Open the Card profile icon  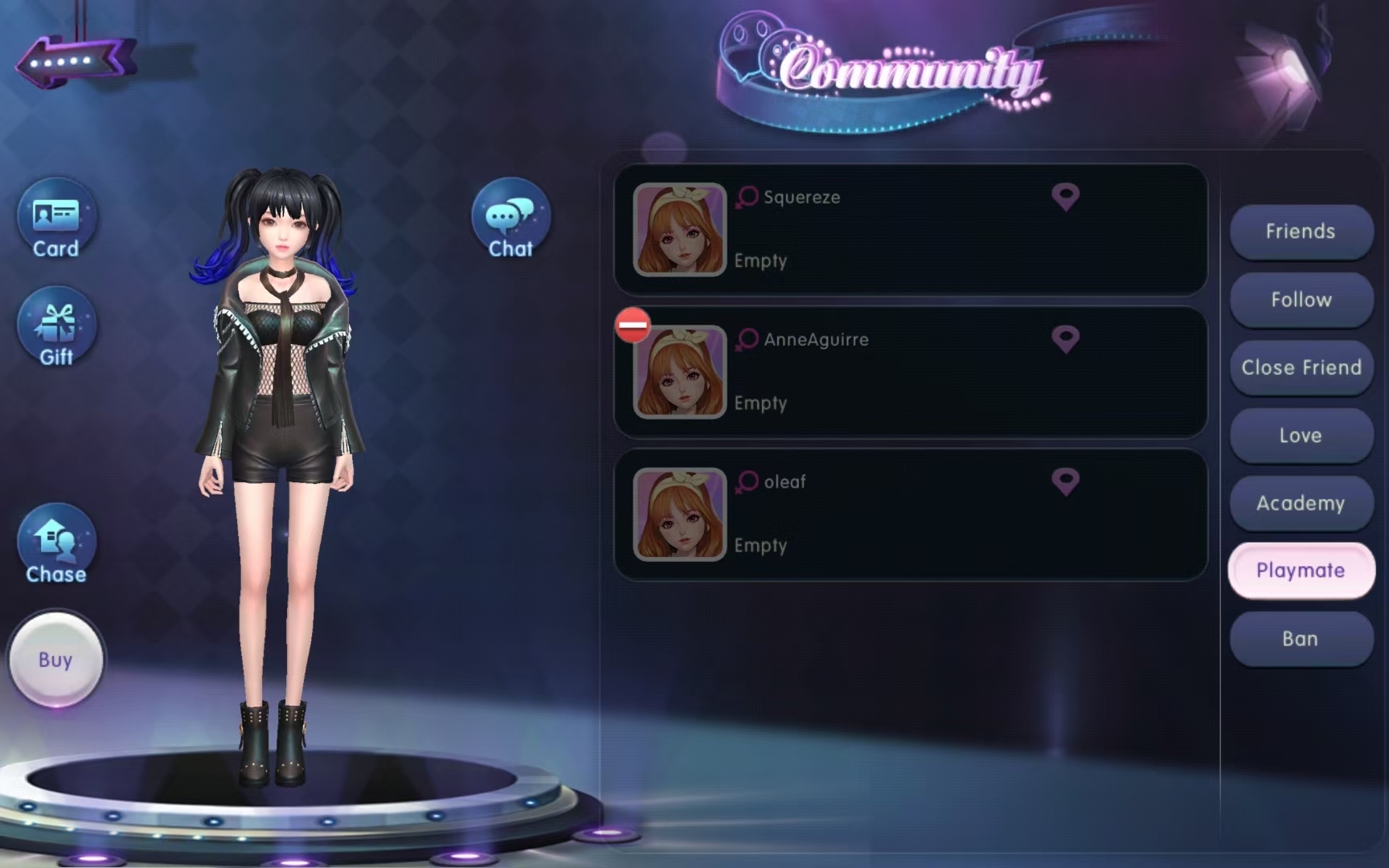coord(56,219)
